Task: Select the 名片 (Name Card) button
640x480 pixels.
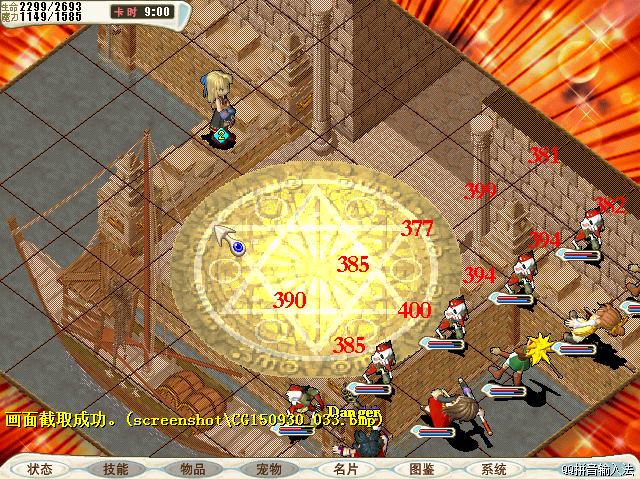Action: (345, 469)
